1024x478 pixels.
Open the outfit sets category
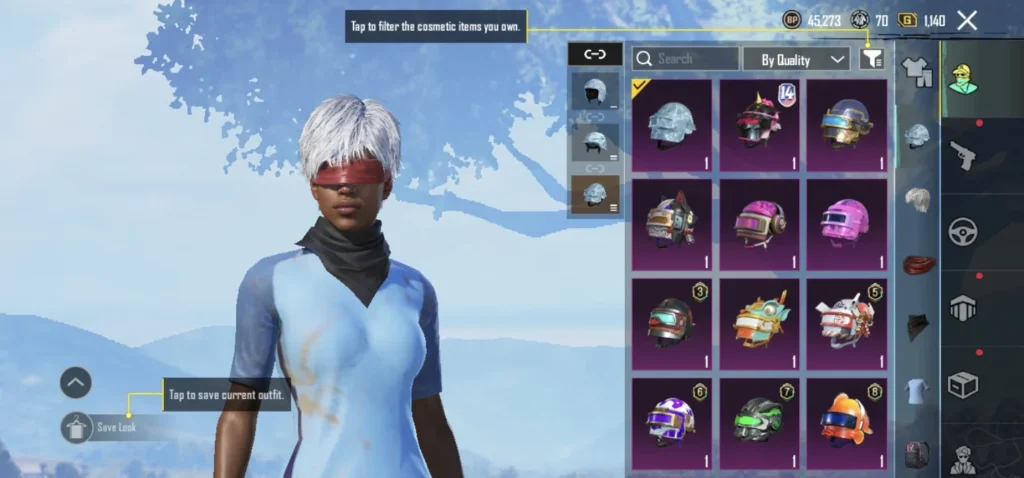[916, 69]
